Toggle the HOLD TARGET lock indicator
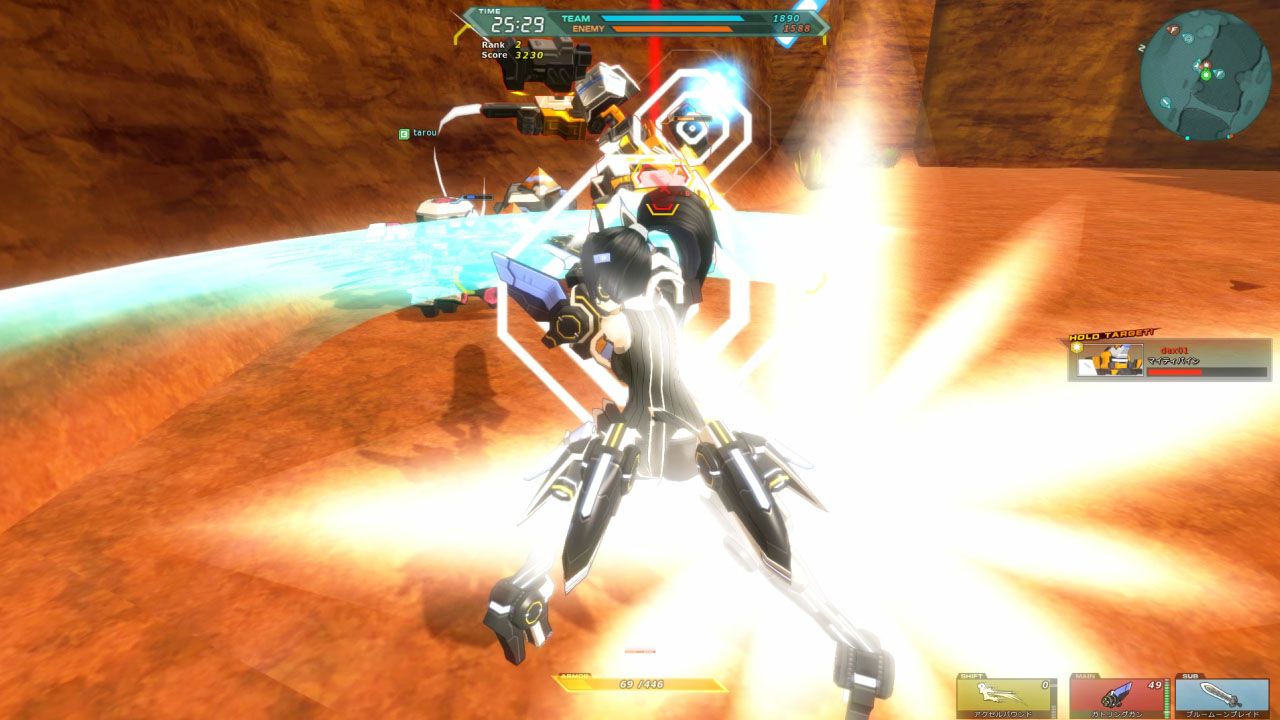This screenshot has width=1280, height=720. [1111, 333]
